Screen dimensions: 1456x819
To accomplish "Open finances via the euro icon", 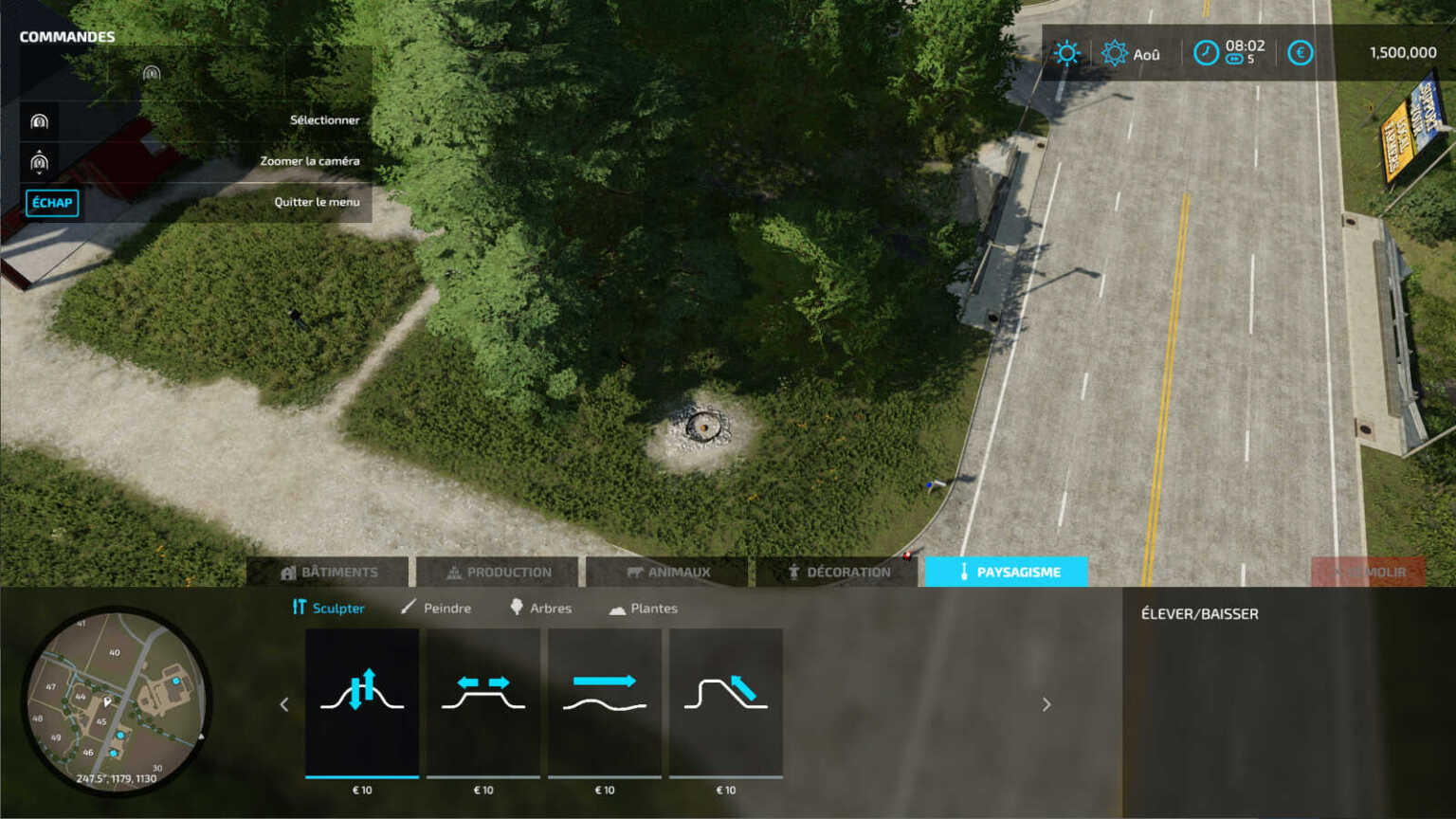I will click(x=1299, y=53).
